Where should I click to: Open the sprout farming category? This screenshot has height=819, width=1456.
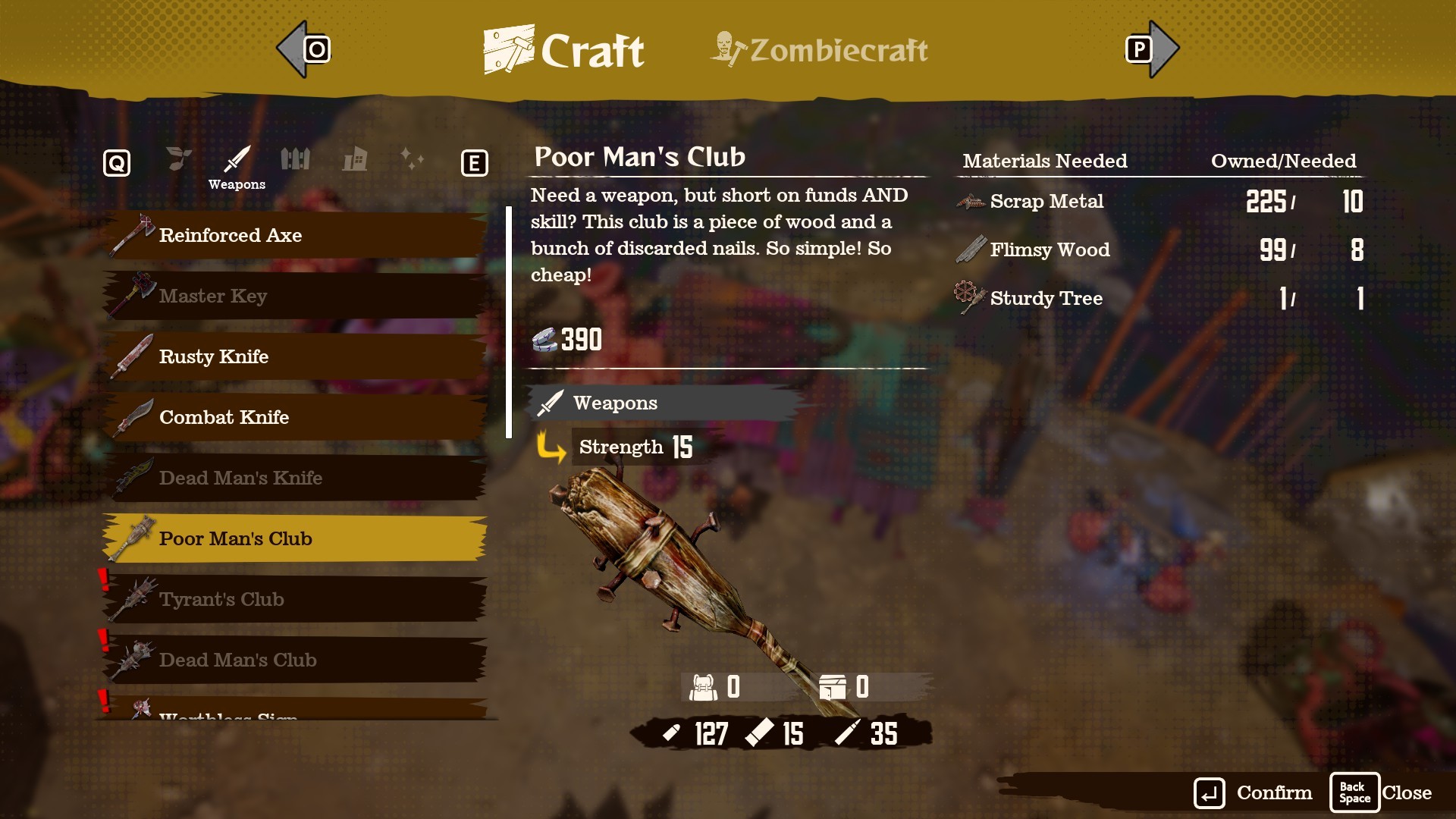[177, 159]
